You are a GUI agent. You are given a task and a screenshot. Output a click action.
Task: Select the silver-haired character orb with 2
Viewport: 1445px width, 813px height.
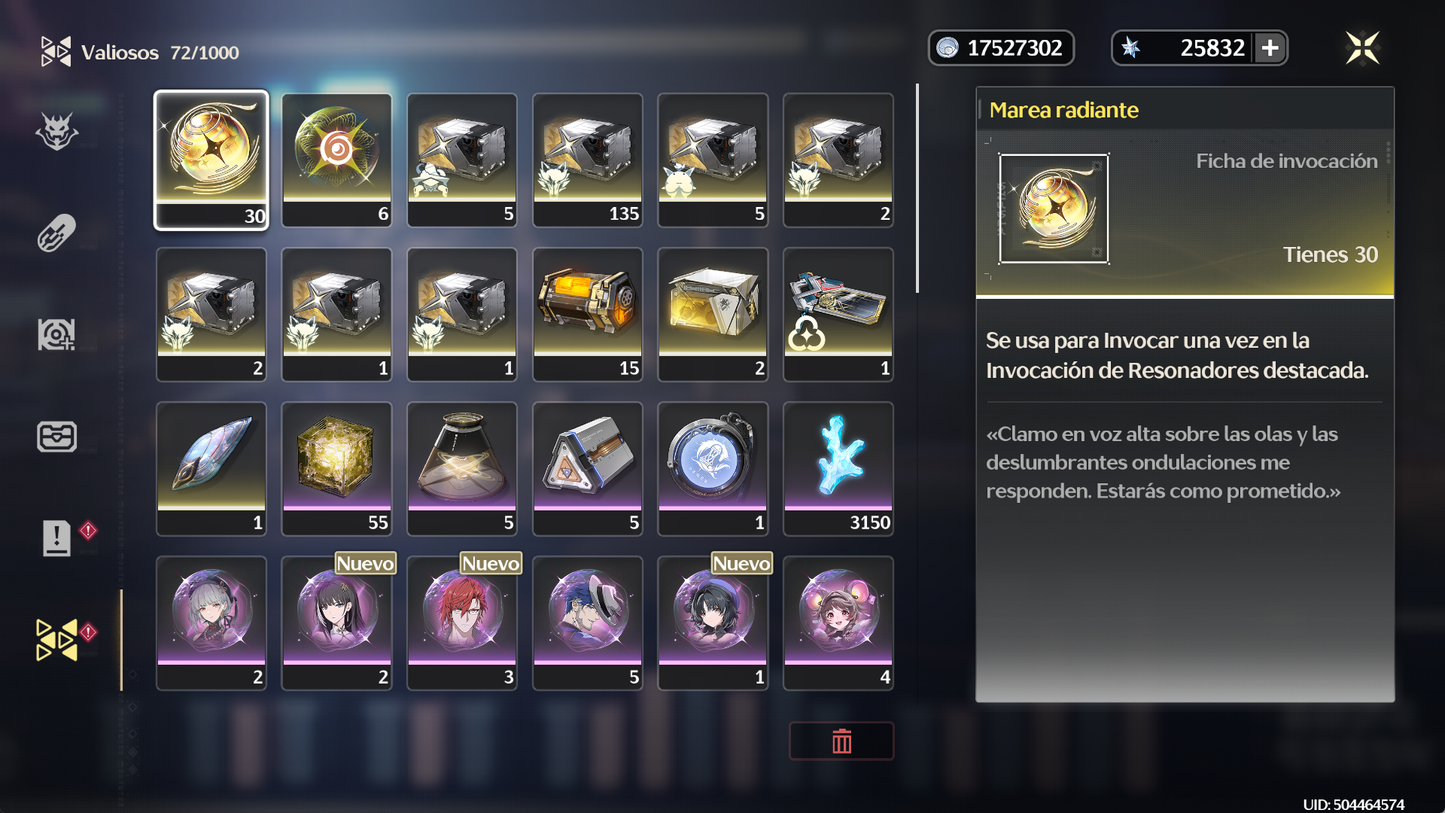[x=211, y=622]
